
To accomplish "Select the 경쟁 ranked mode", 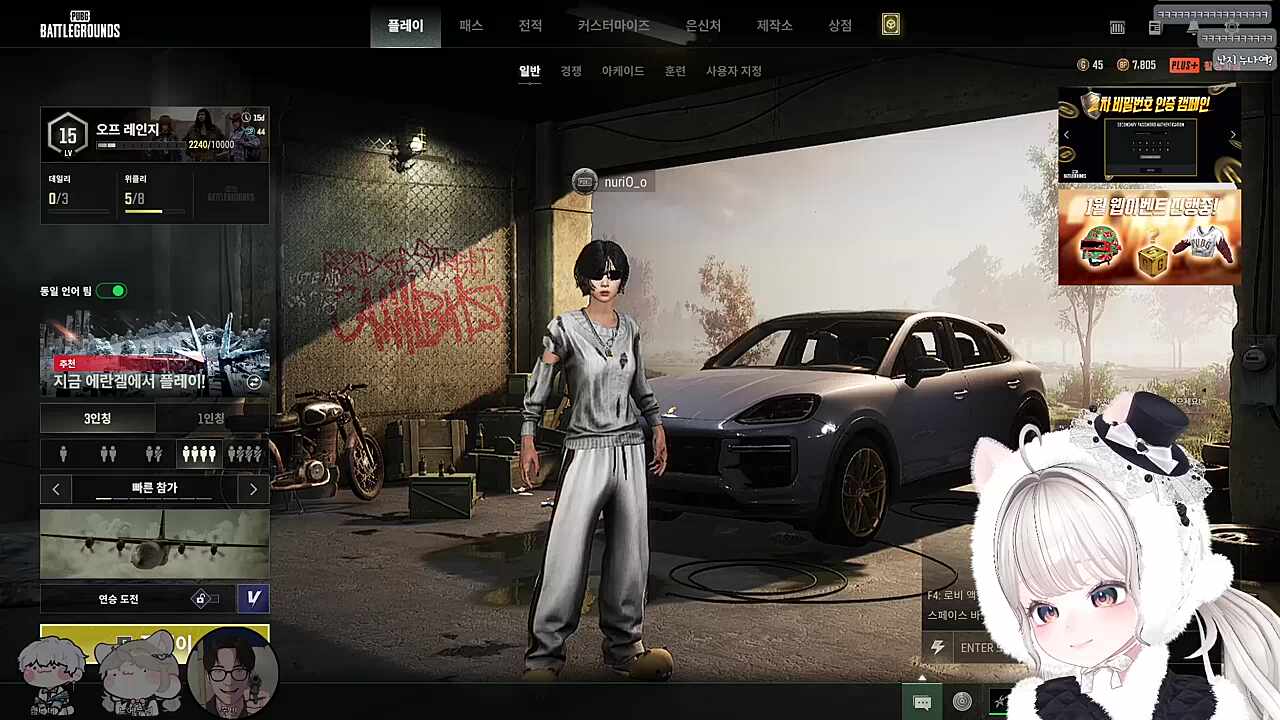I will pos(571,71).
